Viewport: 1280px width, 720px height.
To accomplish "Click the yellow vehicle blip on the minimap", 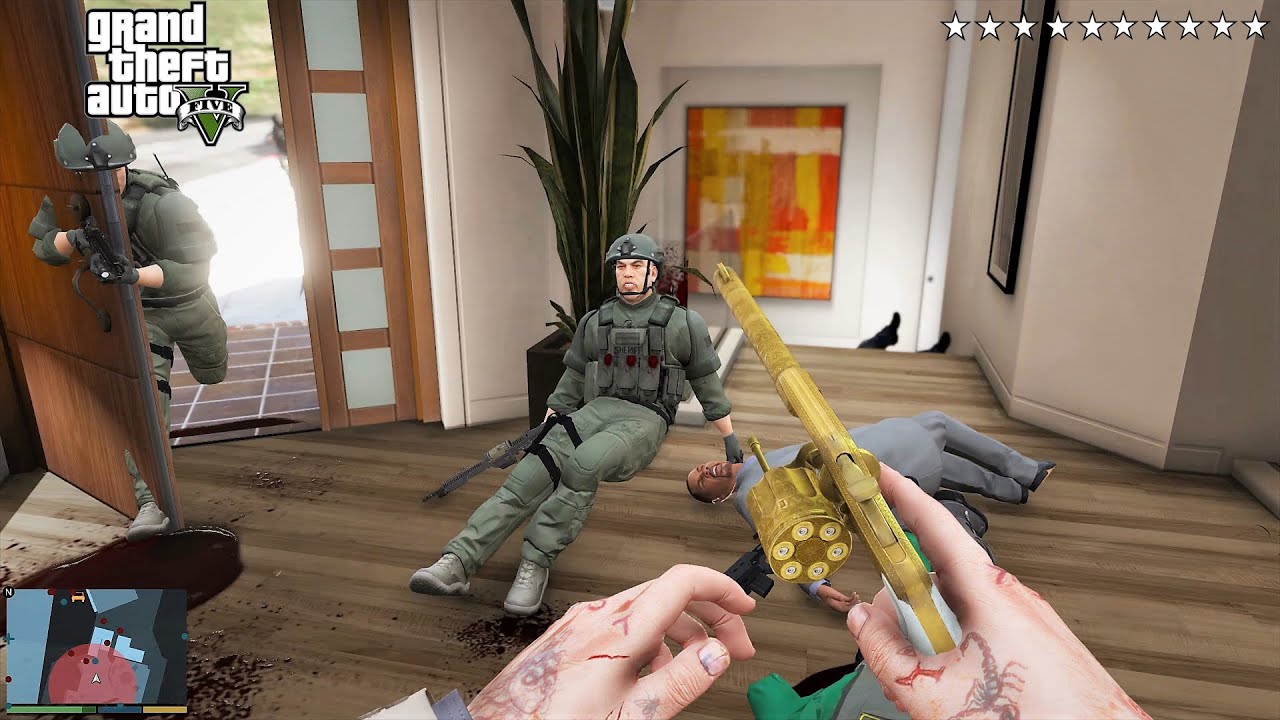I will point(78,596).
